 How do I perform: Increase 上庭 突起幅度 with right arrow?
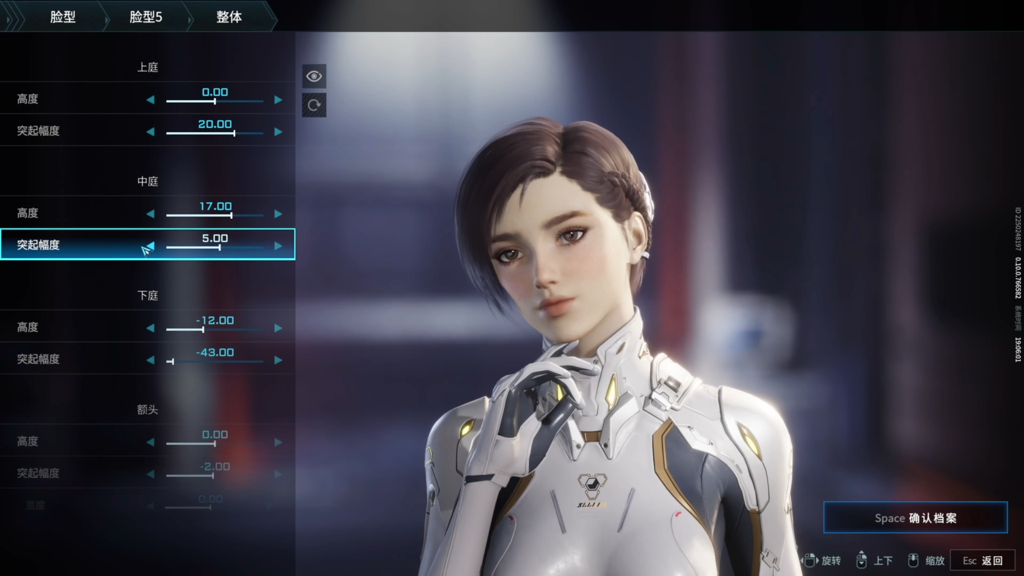pos(278,132)
